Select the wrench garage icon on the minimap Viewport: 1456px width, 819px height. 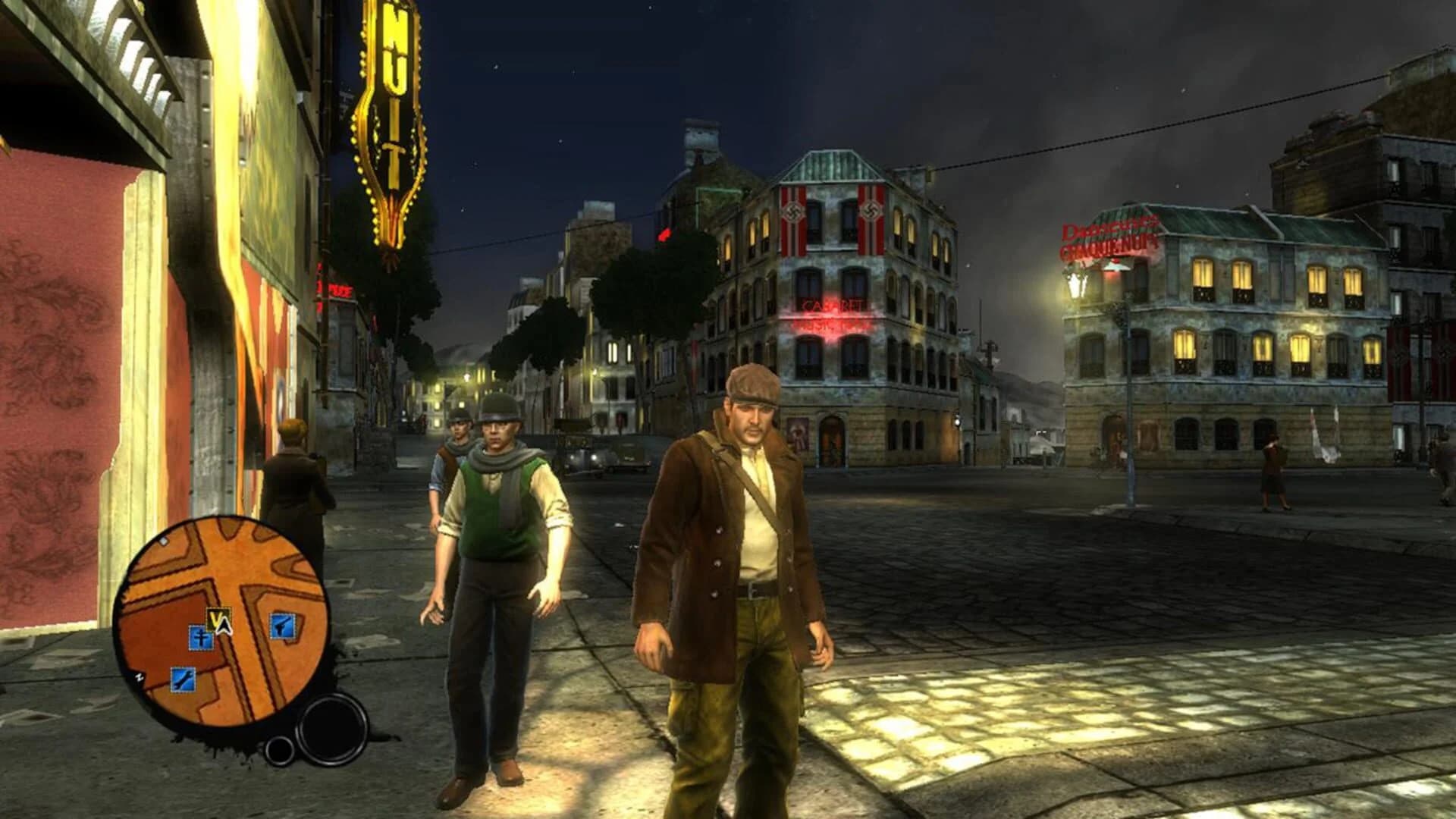182,678
